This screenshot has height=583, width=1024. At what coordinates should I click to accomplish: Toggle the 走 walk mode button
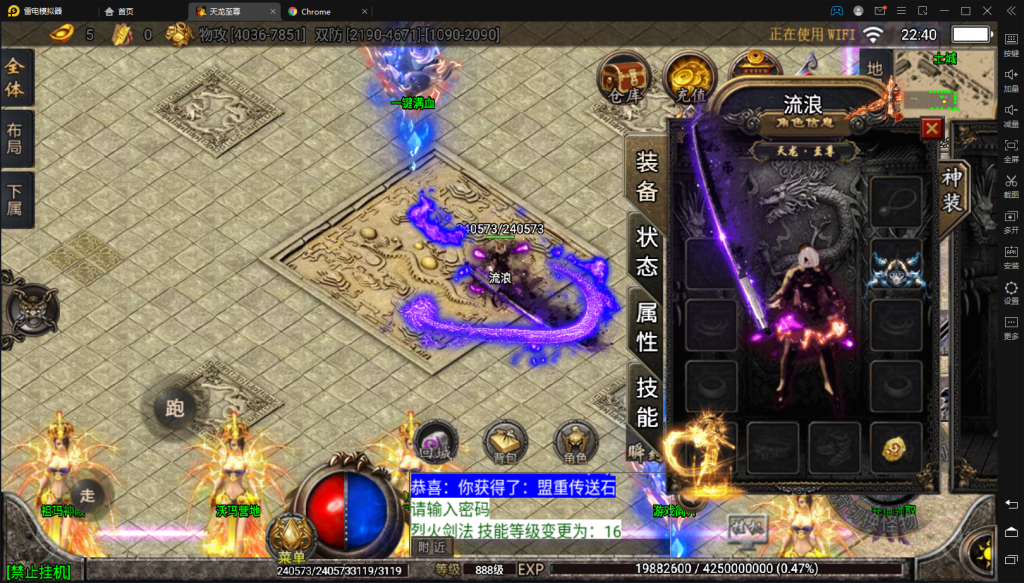(x=88, y=494)
